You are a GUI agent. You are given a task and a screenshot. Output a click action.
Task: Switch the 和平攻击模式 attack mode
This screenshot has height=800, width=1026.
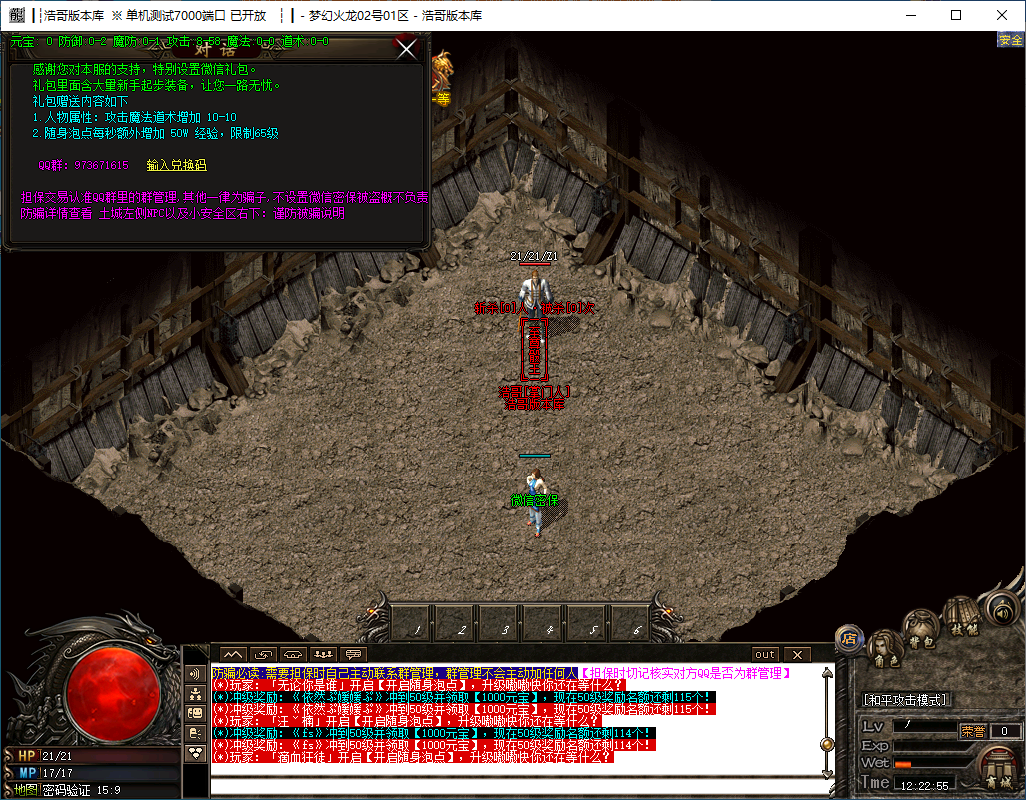pyautogui.click(x=907, y=700)
